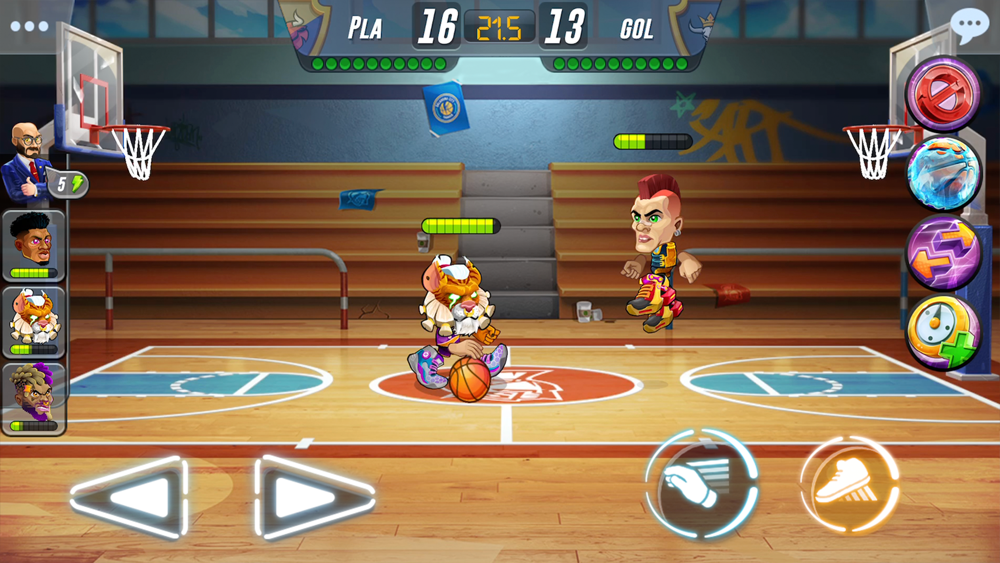
Task: Tap the move left arrow
Action: coord(130,497)
